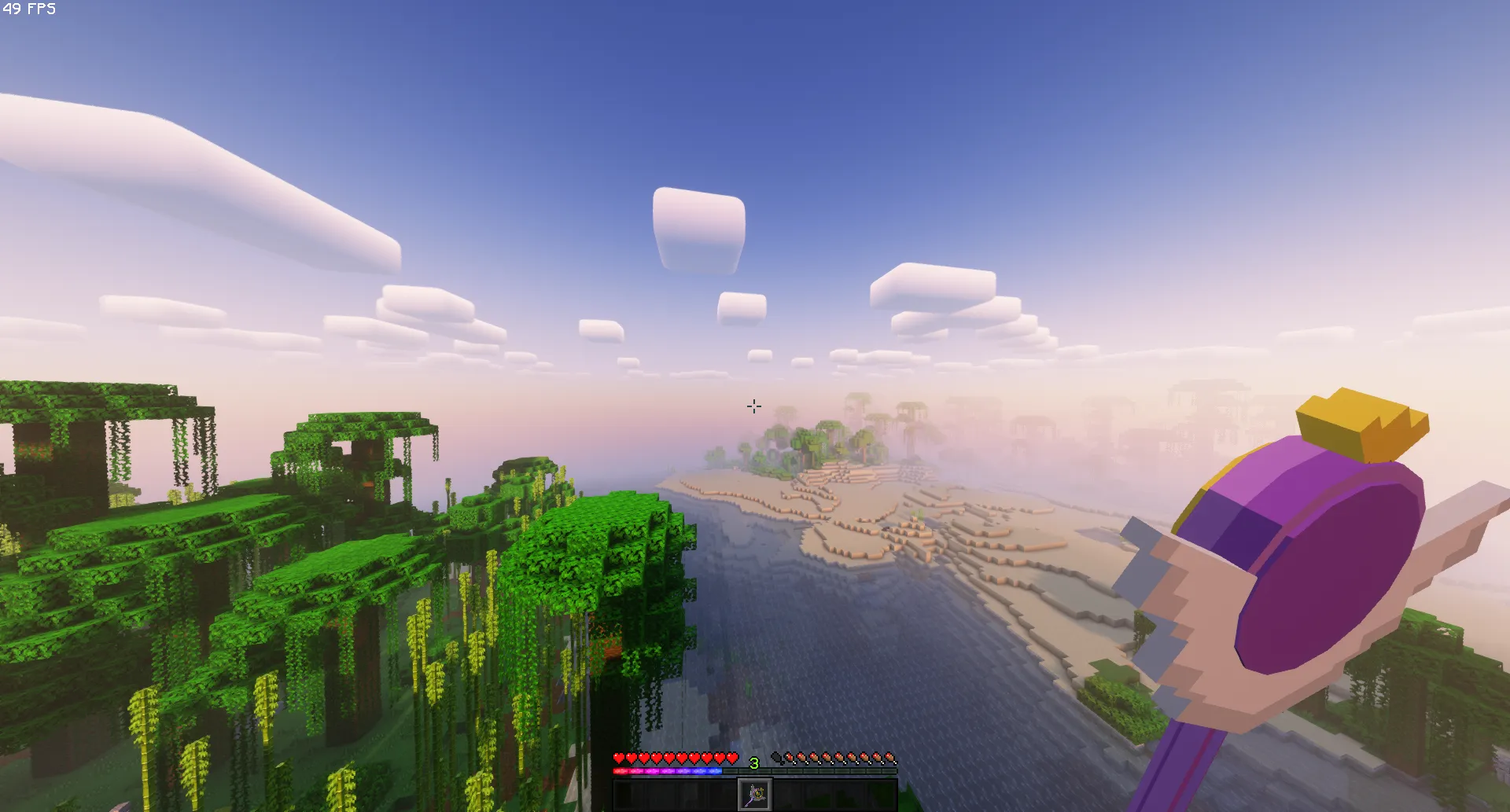Click the leftmost drumstick hunger icon
1510x812 pixels.
(x=790, y=757)
